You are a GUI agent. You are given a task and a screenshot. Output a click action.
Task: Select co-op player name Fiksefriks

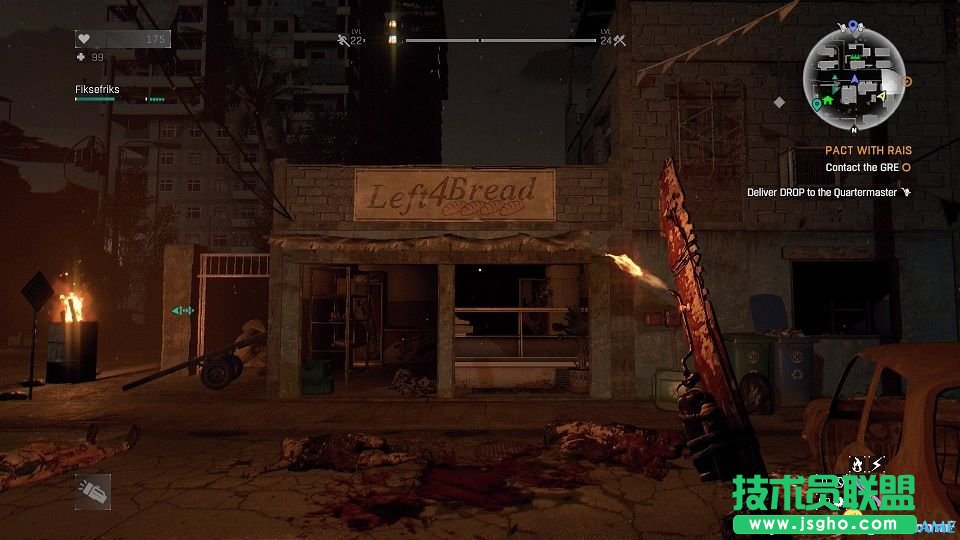click(97, 89)
